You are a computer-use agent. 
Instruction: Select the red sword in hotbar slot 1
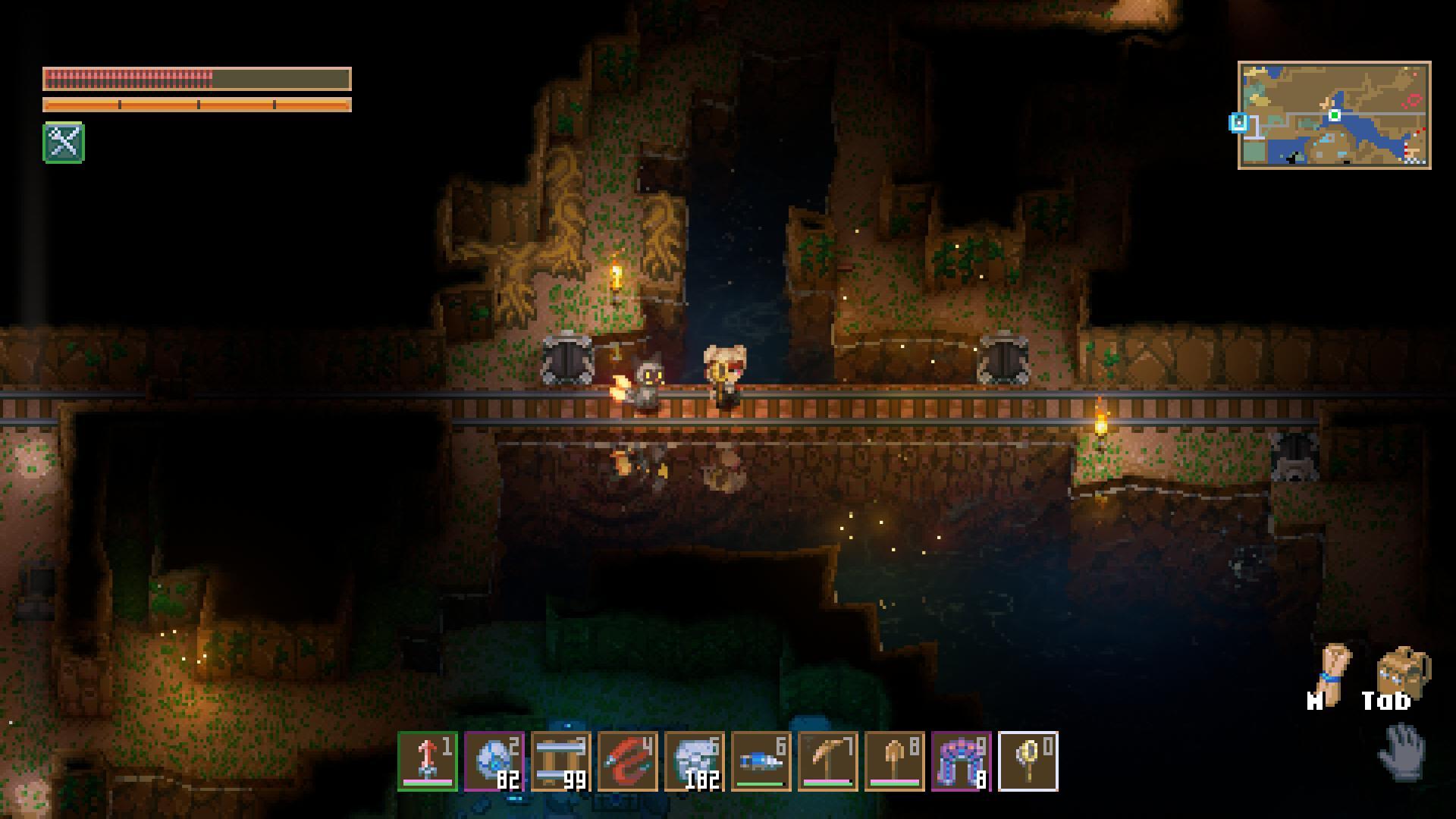click(428, 761)
